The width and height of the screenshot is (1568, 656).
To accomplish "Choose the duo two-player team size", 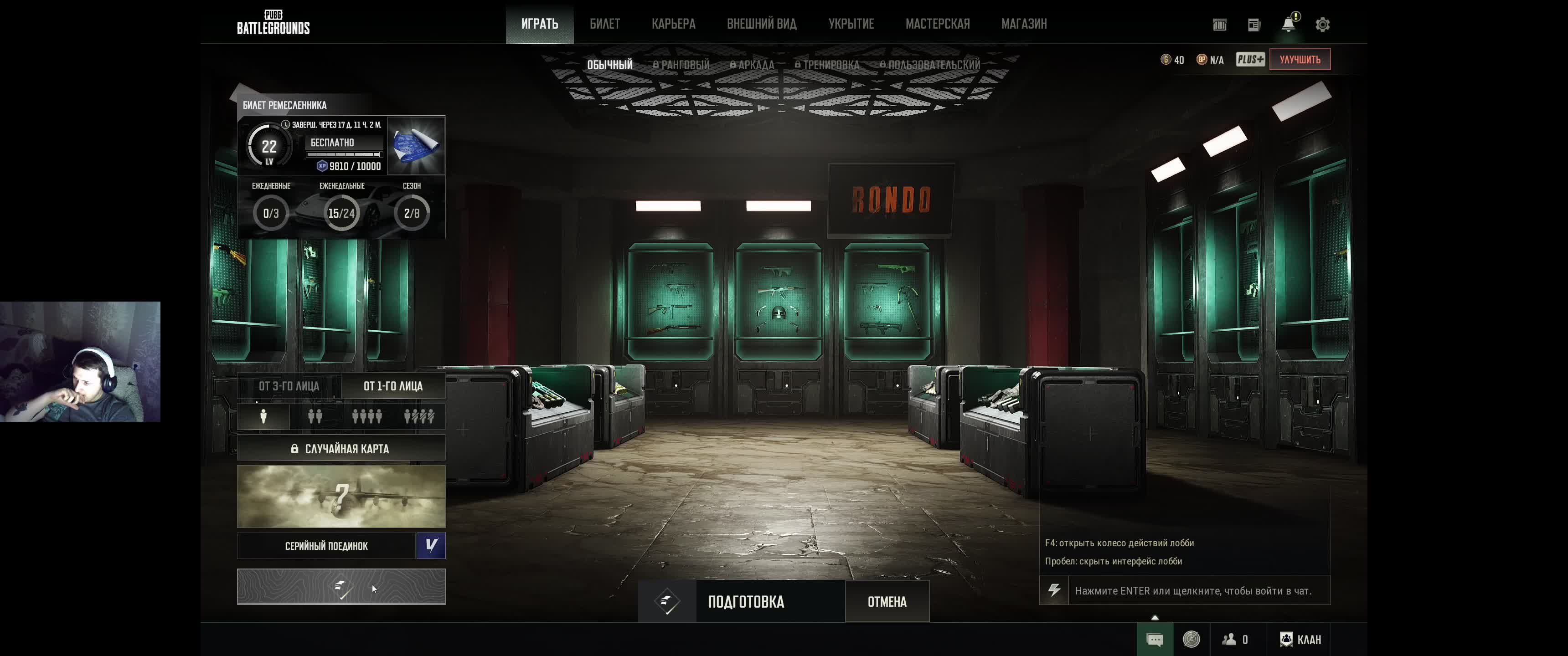I will (x=315, y=416).
